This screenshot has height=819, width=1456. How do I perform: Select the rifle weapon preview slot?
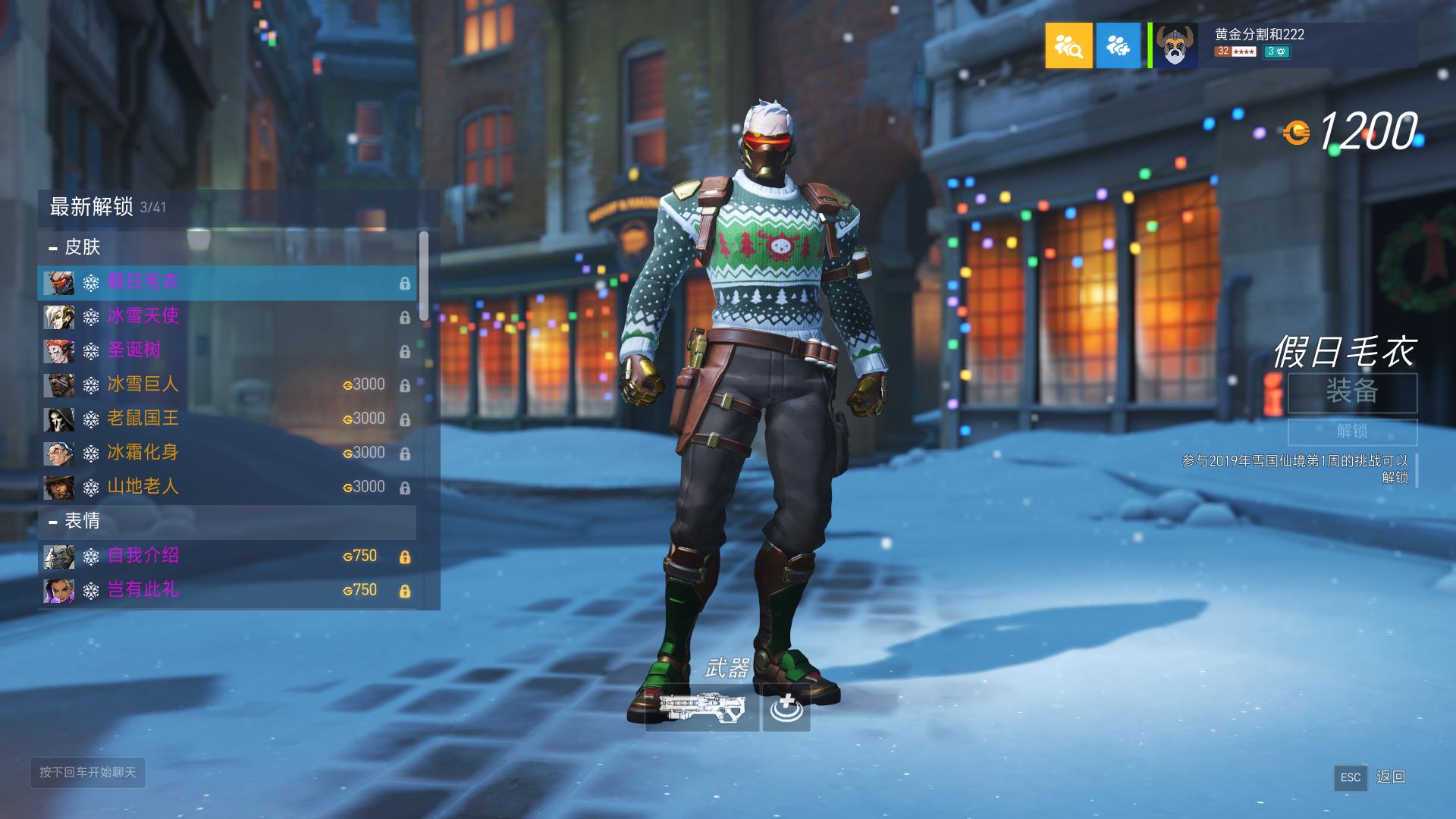[701, 708]
